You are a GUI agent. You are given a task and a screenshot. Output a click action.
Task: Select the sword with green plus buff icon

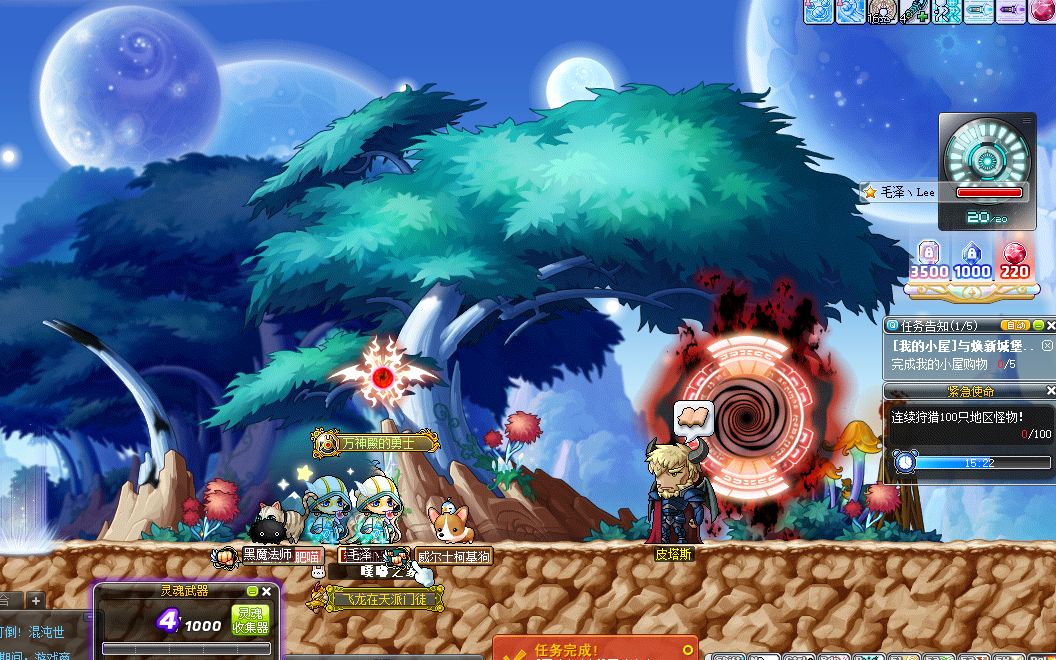(x=916, y=11)
